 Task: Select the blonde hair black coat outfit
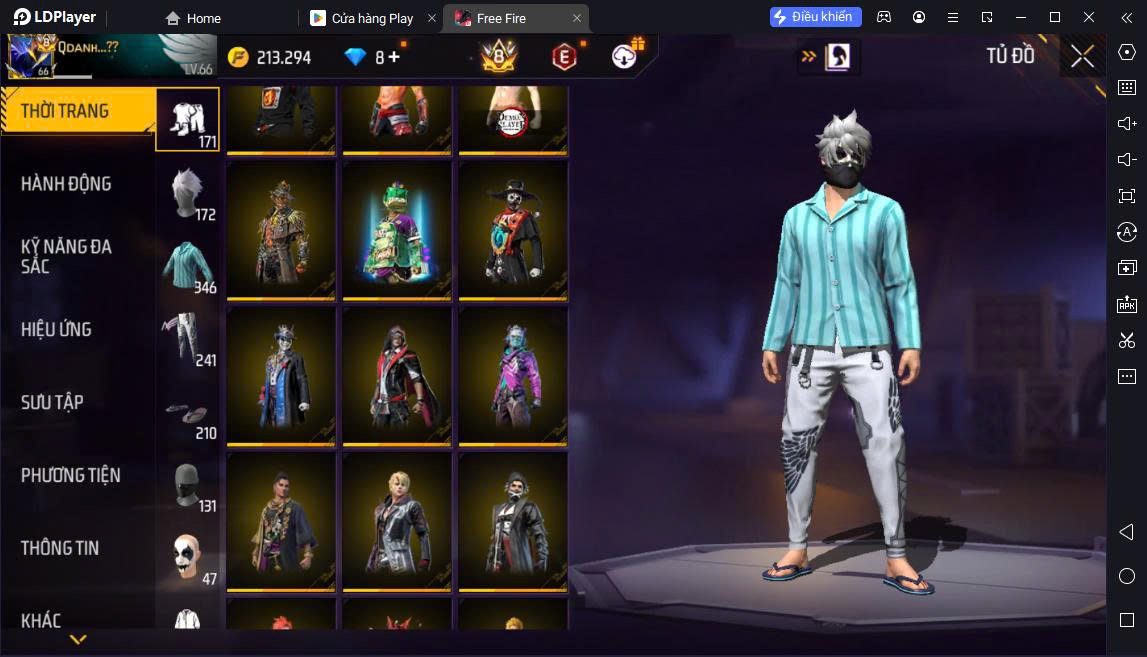397,521
